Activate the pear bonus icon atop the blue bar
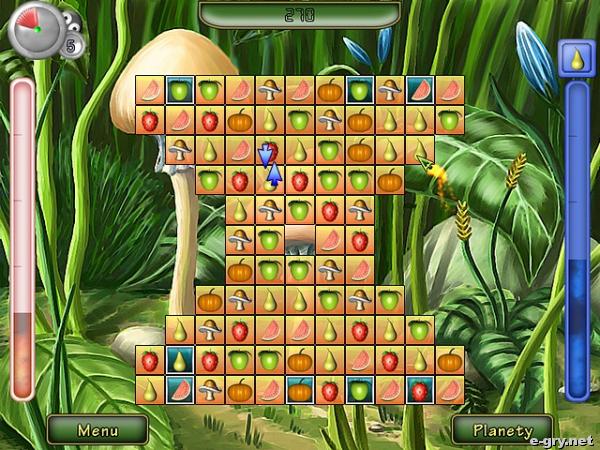Image resolution: width=600 pixels, height=450 pixels. point(576,57)
